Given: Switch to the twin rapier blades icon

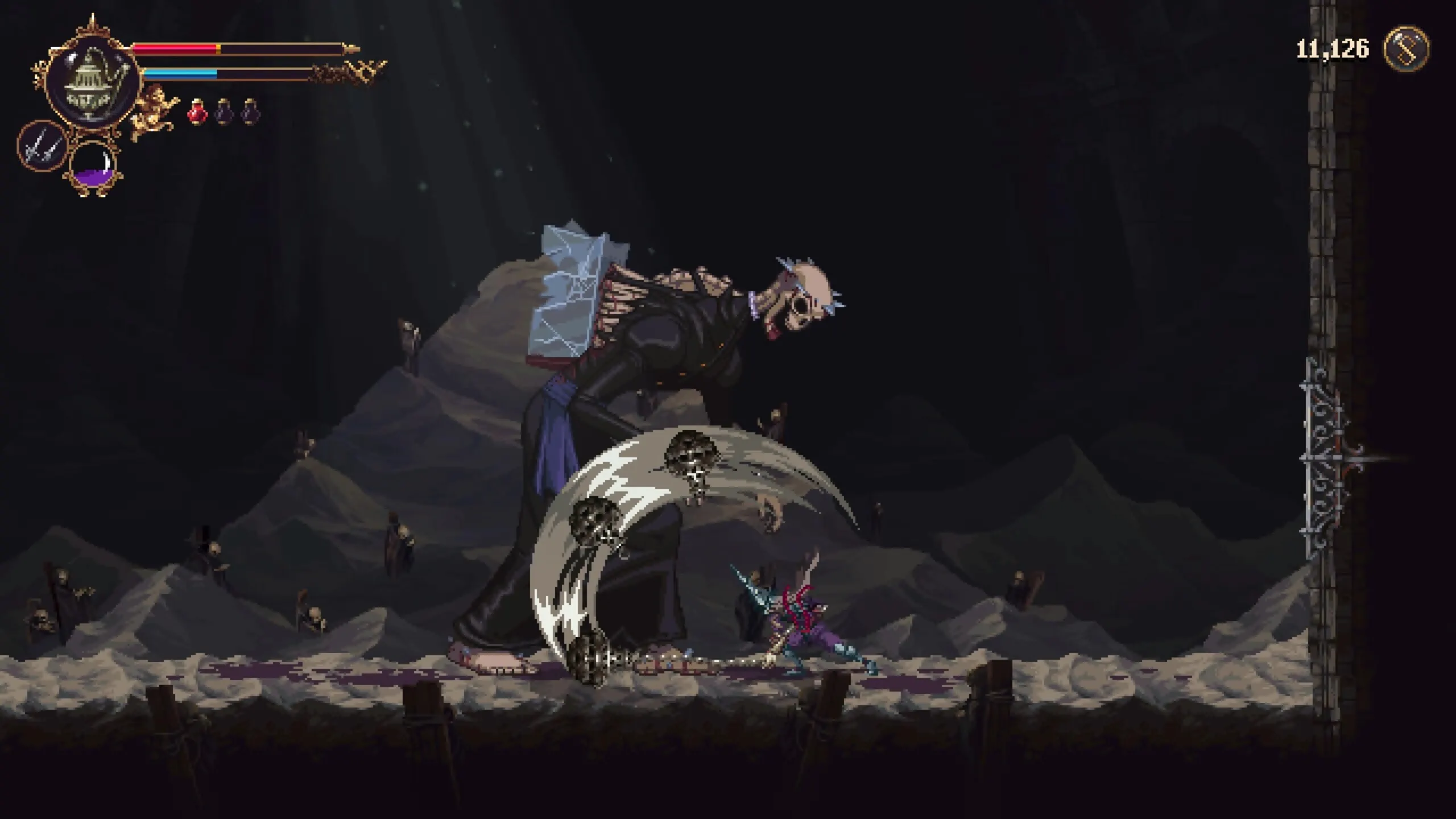Looking at the screenshot, I should (41, 147).
